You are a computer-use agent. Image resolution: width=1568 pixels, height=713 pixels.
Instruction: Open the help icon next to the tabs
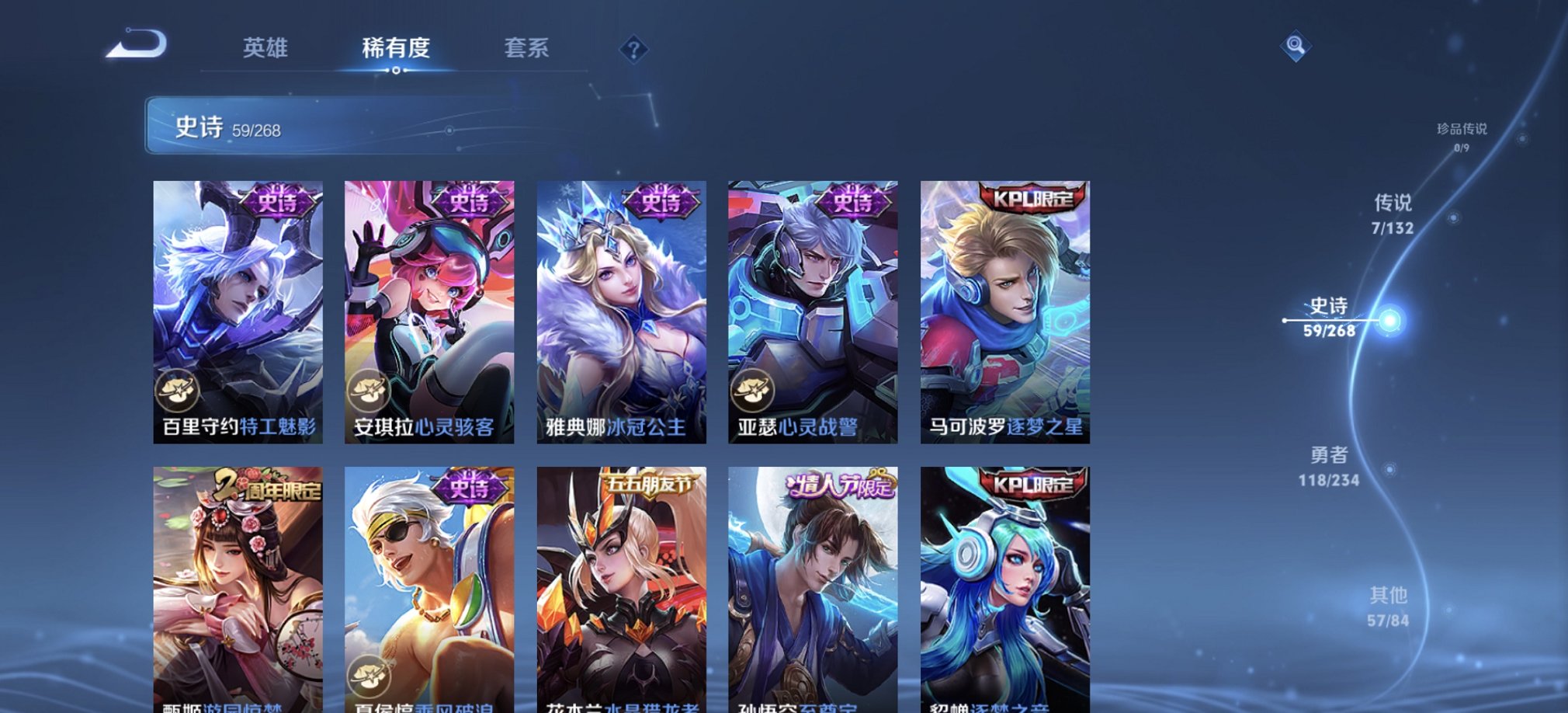637,50
